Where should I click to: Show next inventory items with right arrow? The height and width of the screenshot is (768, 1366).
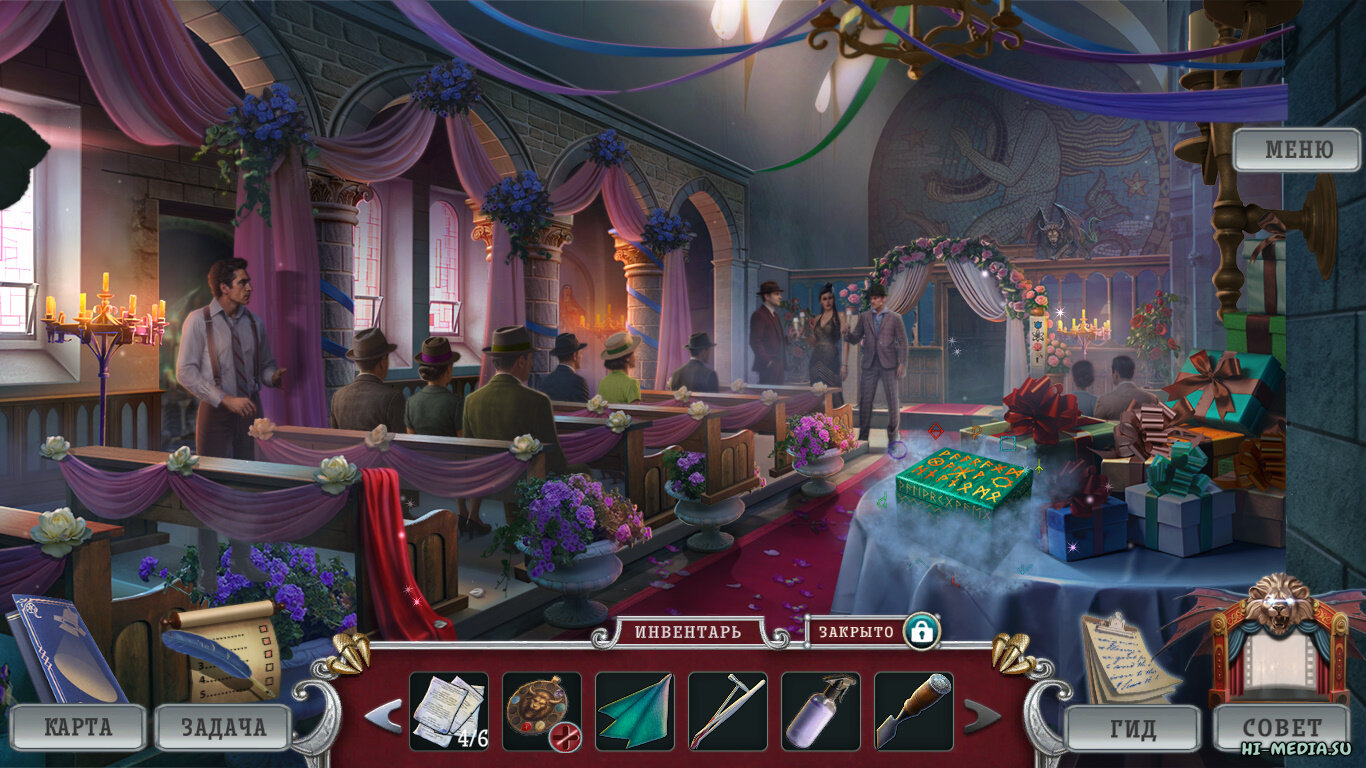(x=981, y=716)
